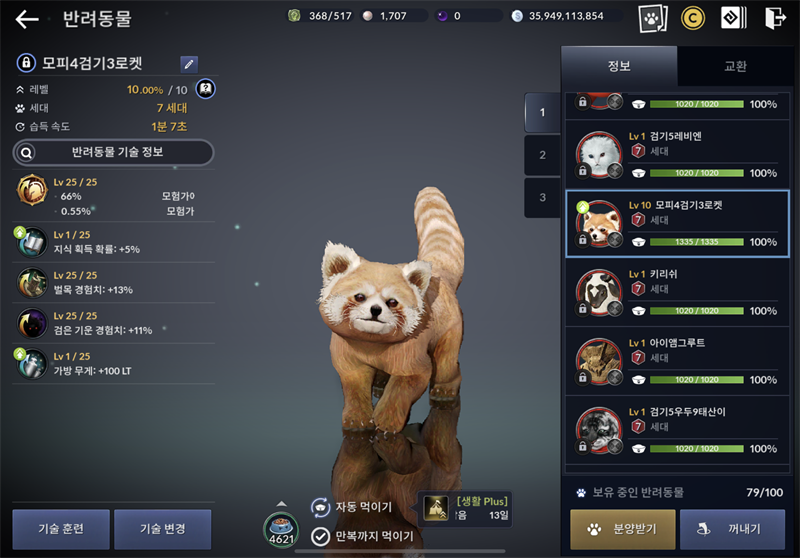
Task: Click the 기술 훈련 button
Action: [61, 528]
